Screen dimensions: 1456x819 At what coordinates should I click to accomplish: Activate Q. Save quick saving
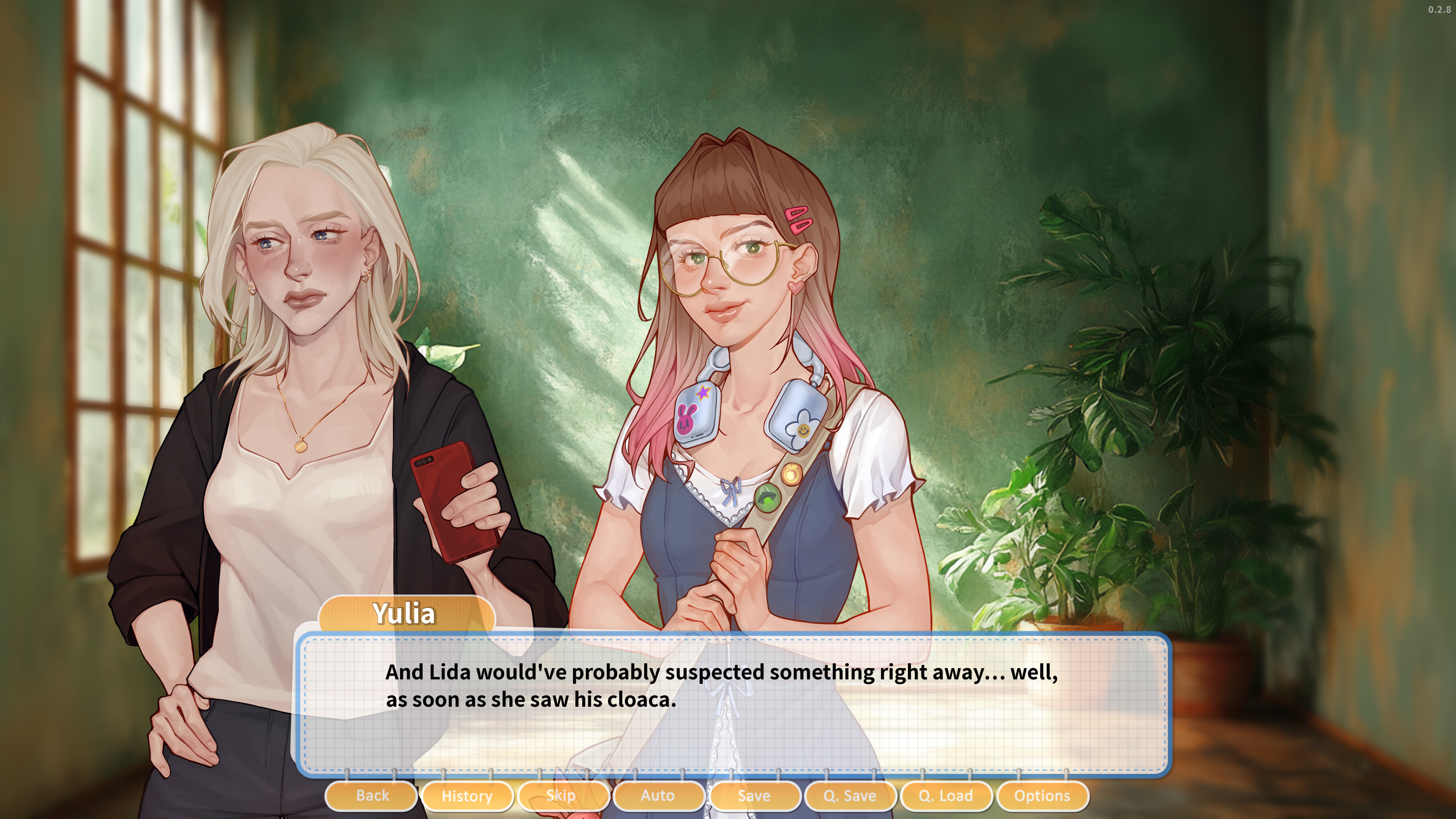pyautogui.click(x=850, y=795)
